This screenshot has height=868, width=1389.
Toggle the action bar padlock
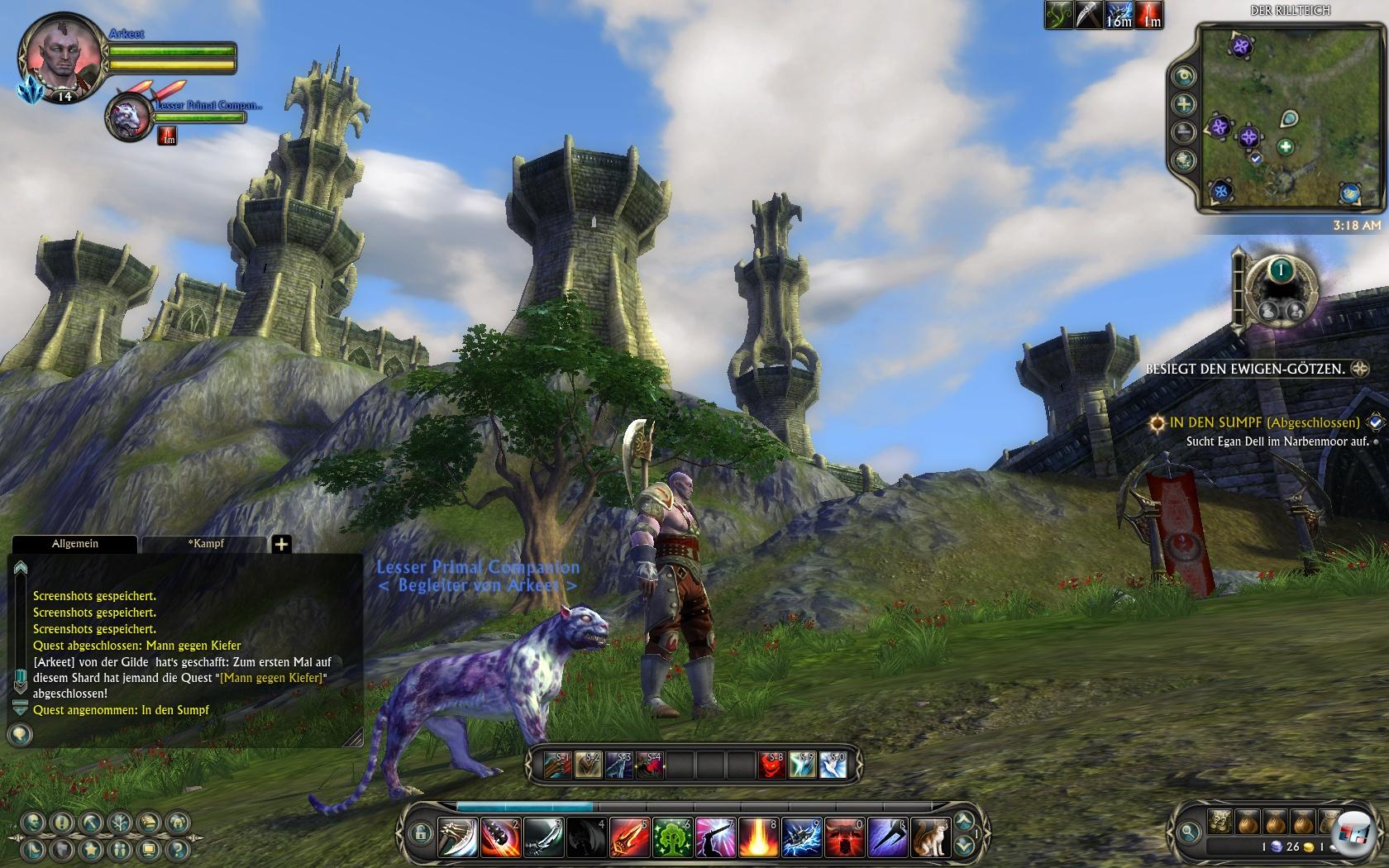420,832
